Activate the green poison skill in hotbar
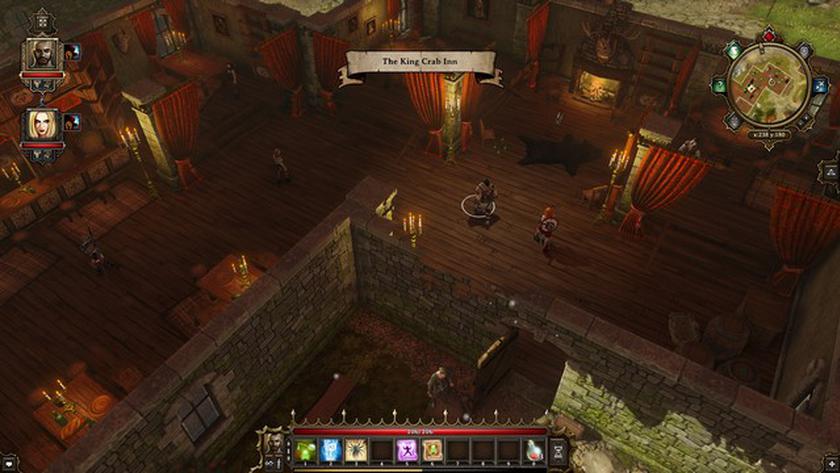The width and height of the screenshot is (840, 473). tap(305, 451)
